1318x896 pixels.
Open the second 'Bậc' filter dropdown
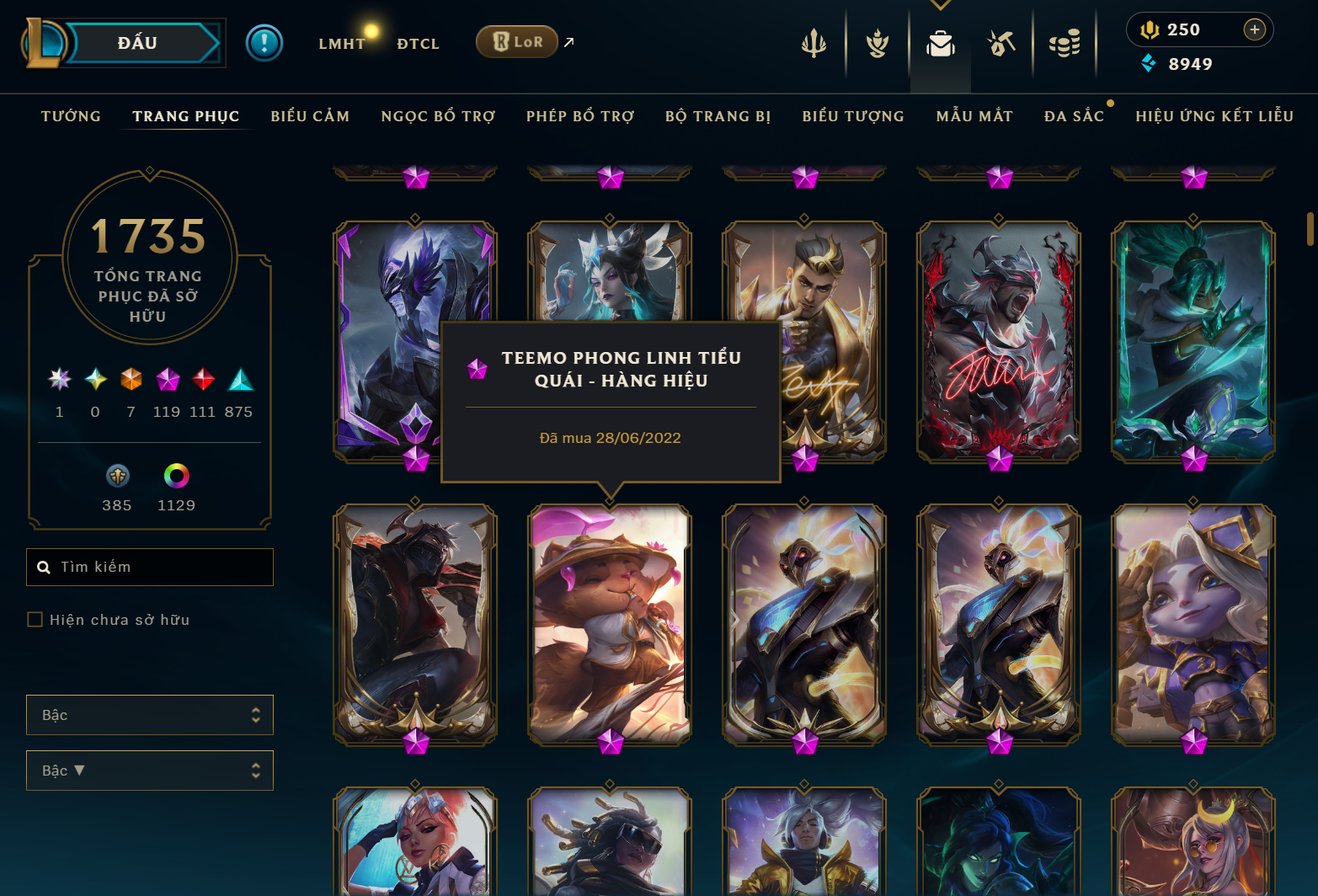pyautogui.click(x=149, y=771)
